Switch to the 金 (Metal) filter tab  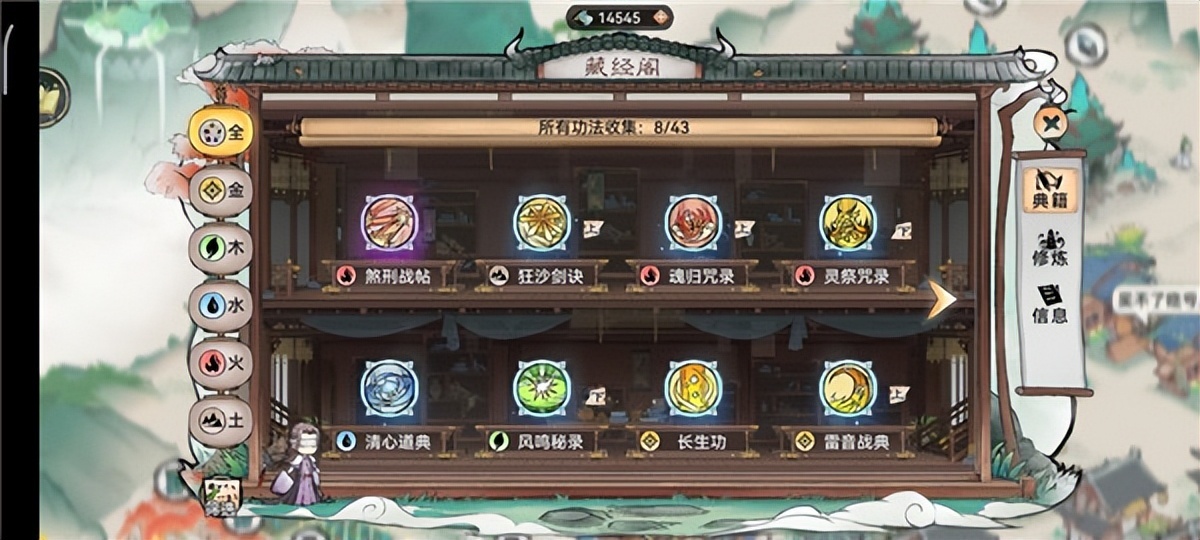pyautogui.click(x=221, y=188)
